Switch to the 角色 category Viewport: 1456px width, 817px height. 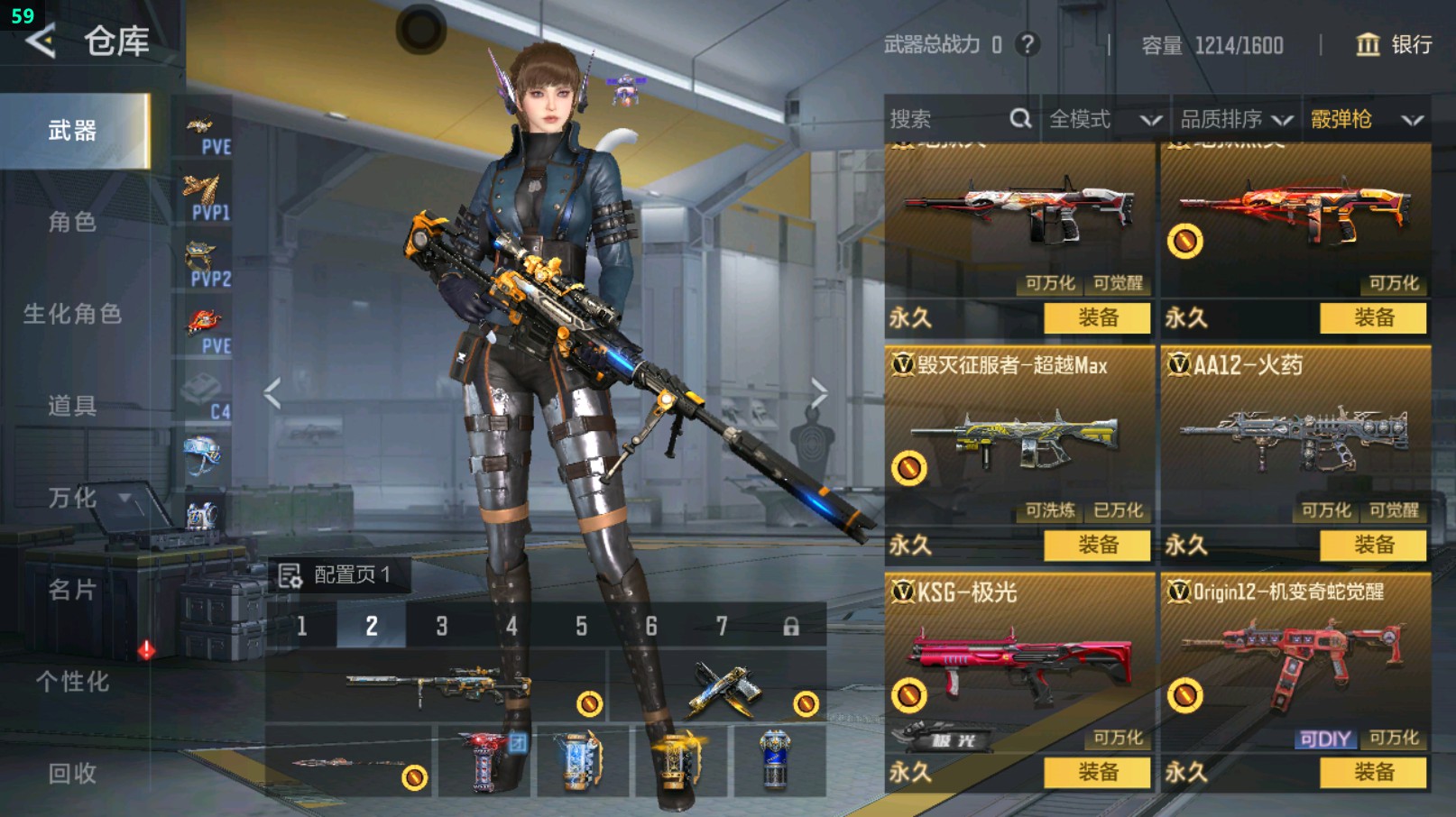coord(72,222)
